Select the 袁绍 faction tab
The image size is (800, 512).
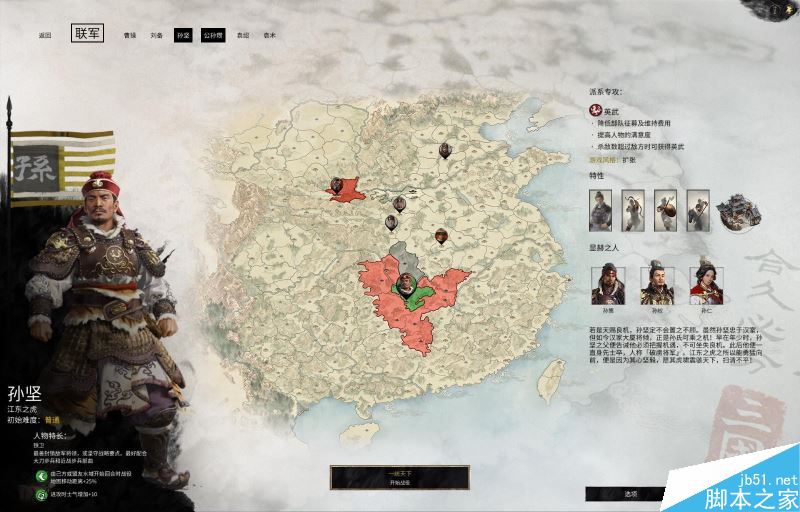pyautogui.click(x=243, y=35)
